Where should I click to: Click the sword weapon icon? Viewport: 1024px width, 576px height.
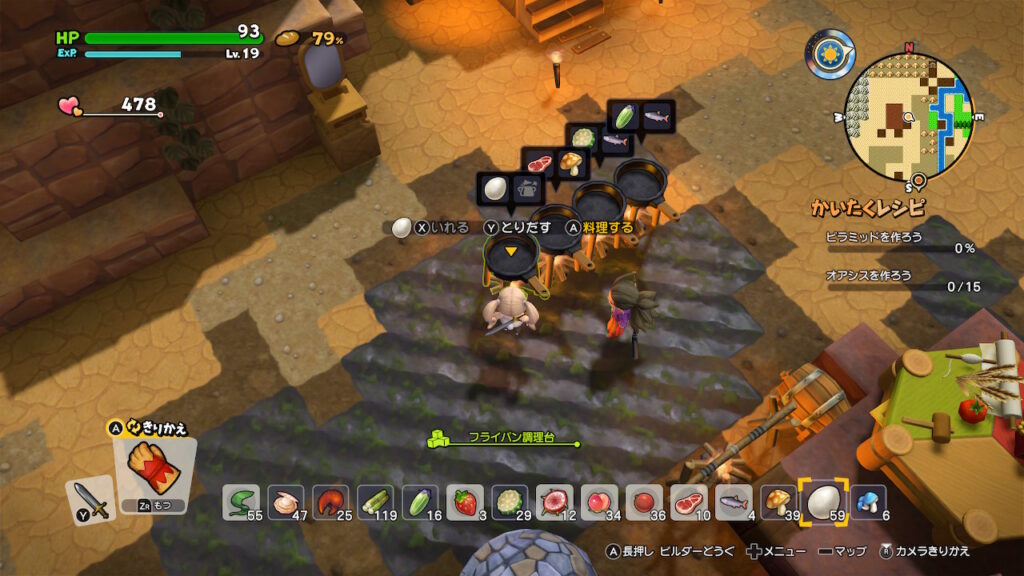90,500
